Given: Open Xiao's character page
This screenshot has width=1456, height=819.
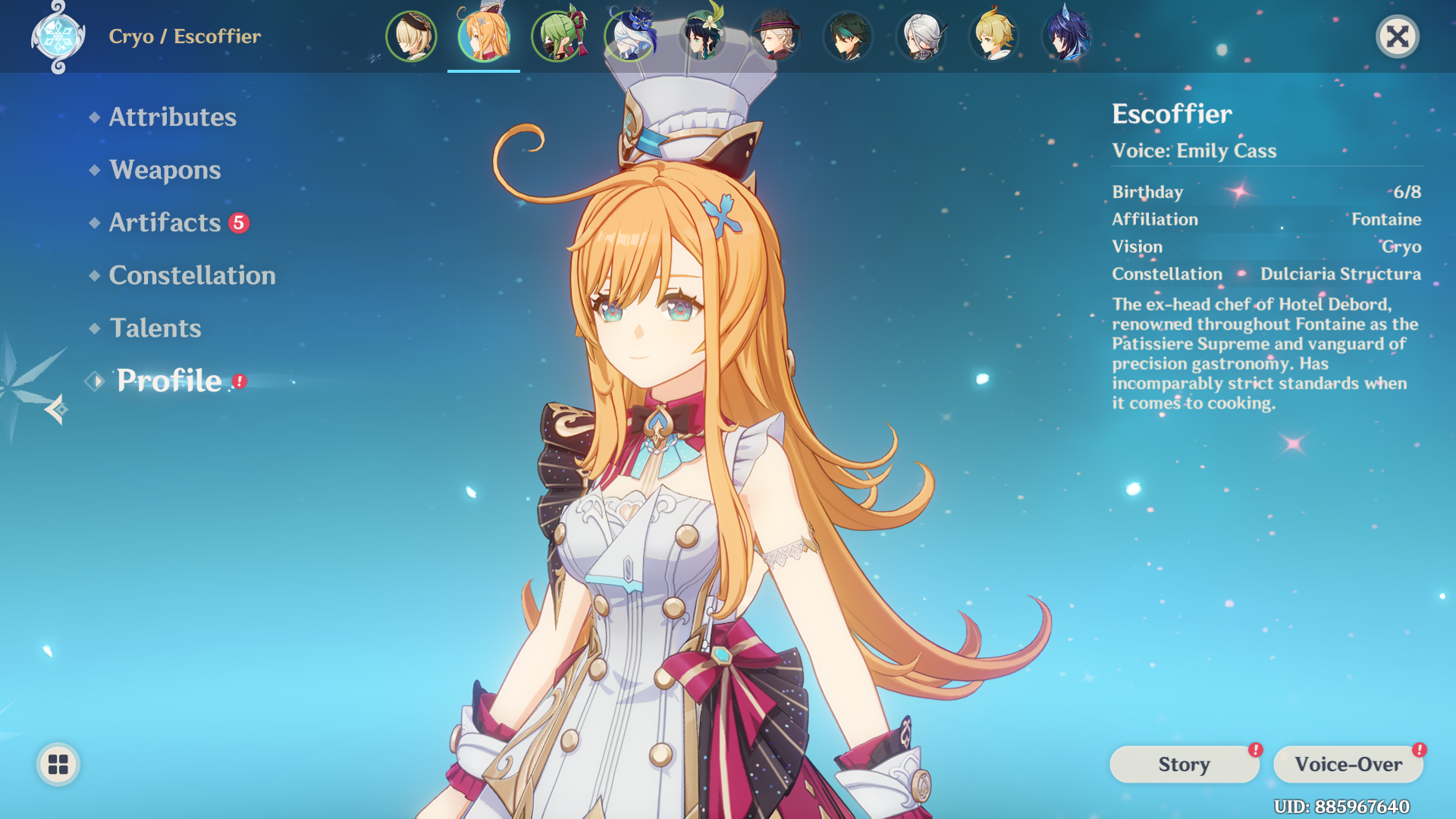Looking at the screenshot, I should pos(849,36).
